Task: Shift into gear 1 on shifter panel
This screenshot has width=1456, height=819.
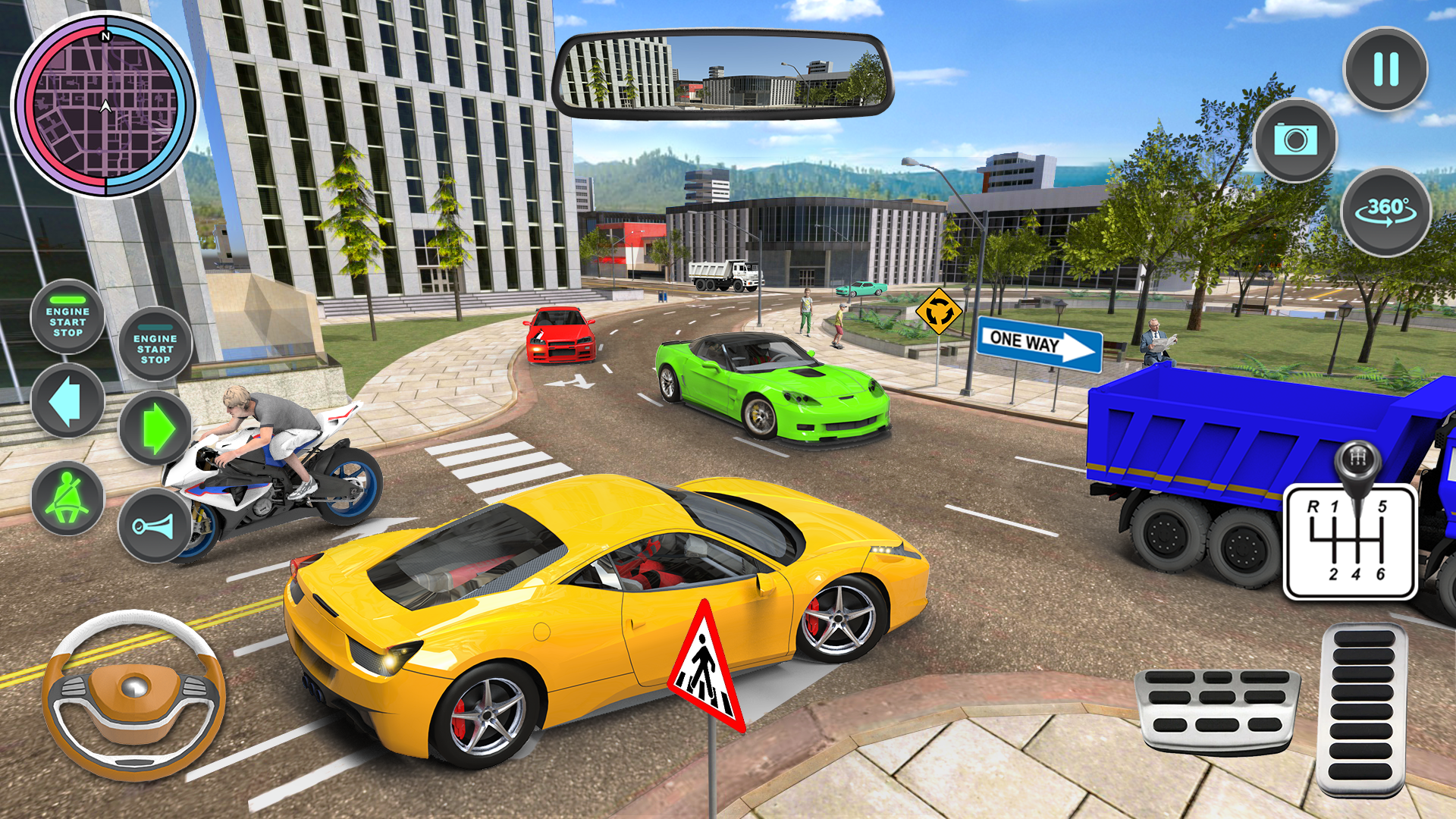Action: click(x=1334, y=506)
